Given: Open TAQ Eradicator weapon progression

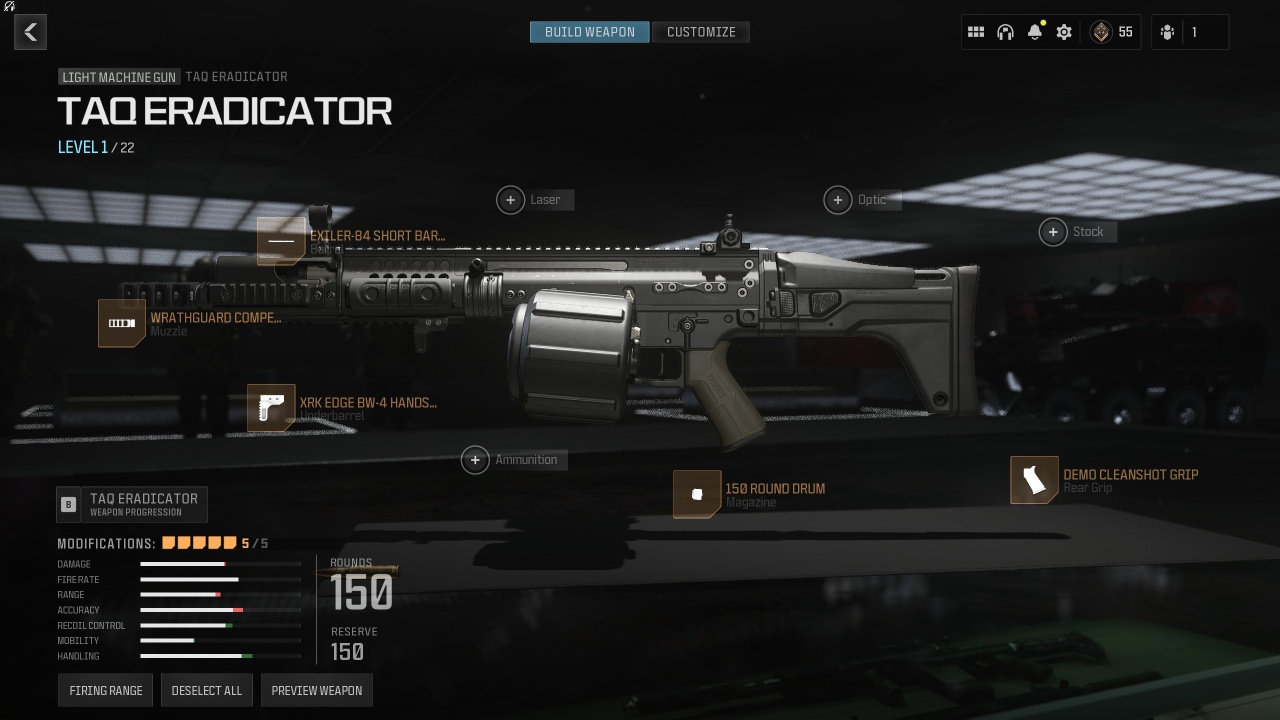Looking at the screenshot, I should coord(133,504).
